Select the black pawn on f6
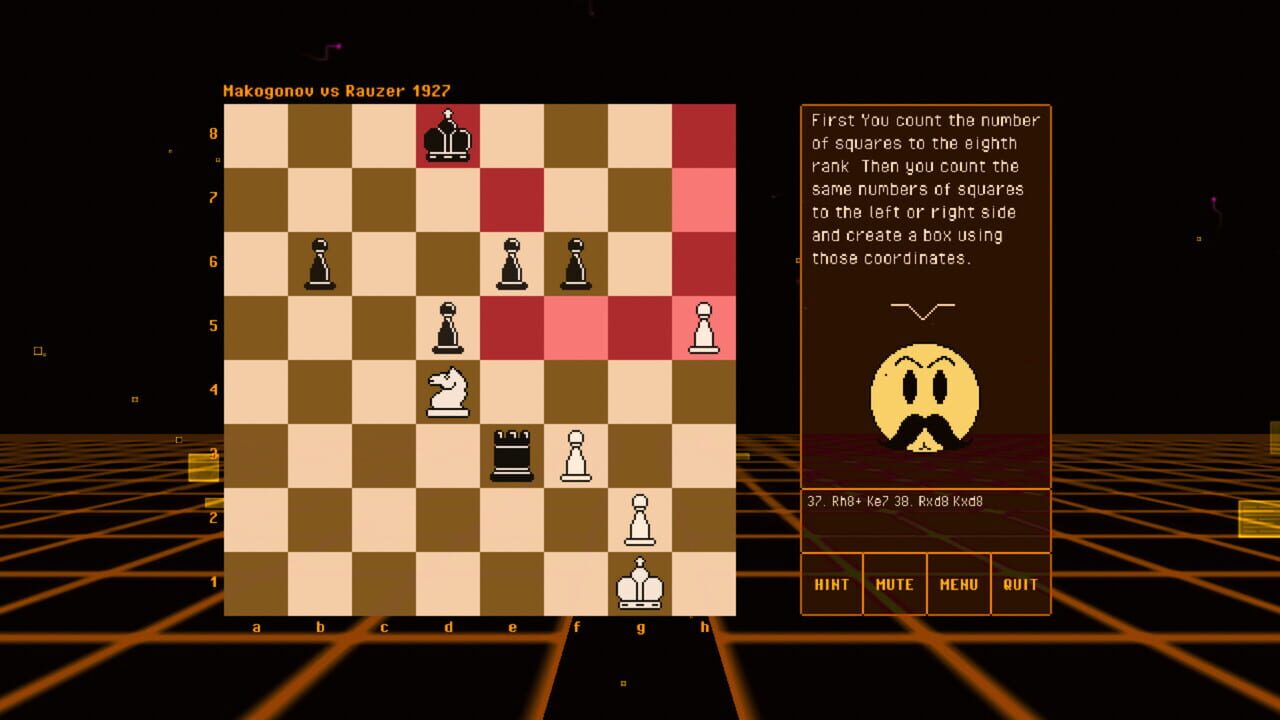 (575, 265)
